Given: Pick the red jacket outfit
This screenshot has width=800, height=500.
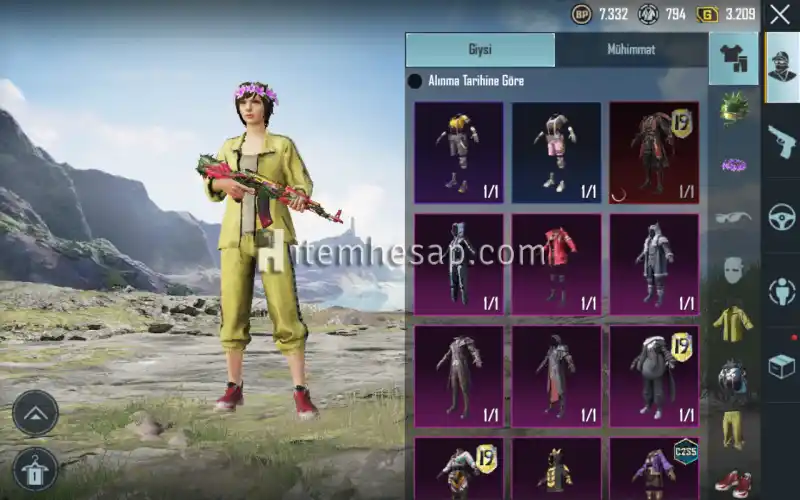Looking at the screenshot, I should point(556,264).
